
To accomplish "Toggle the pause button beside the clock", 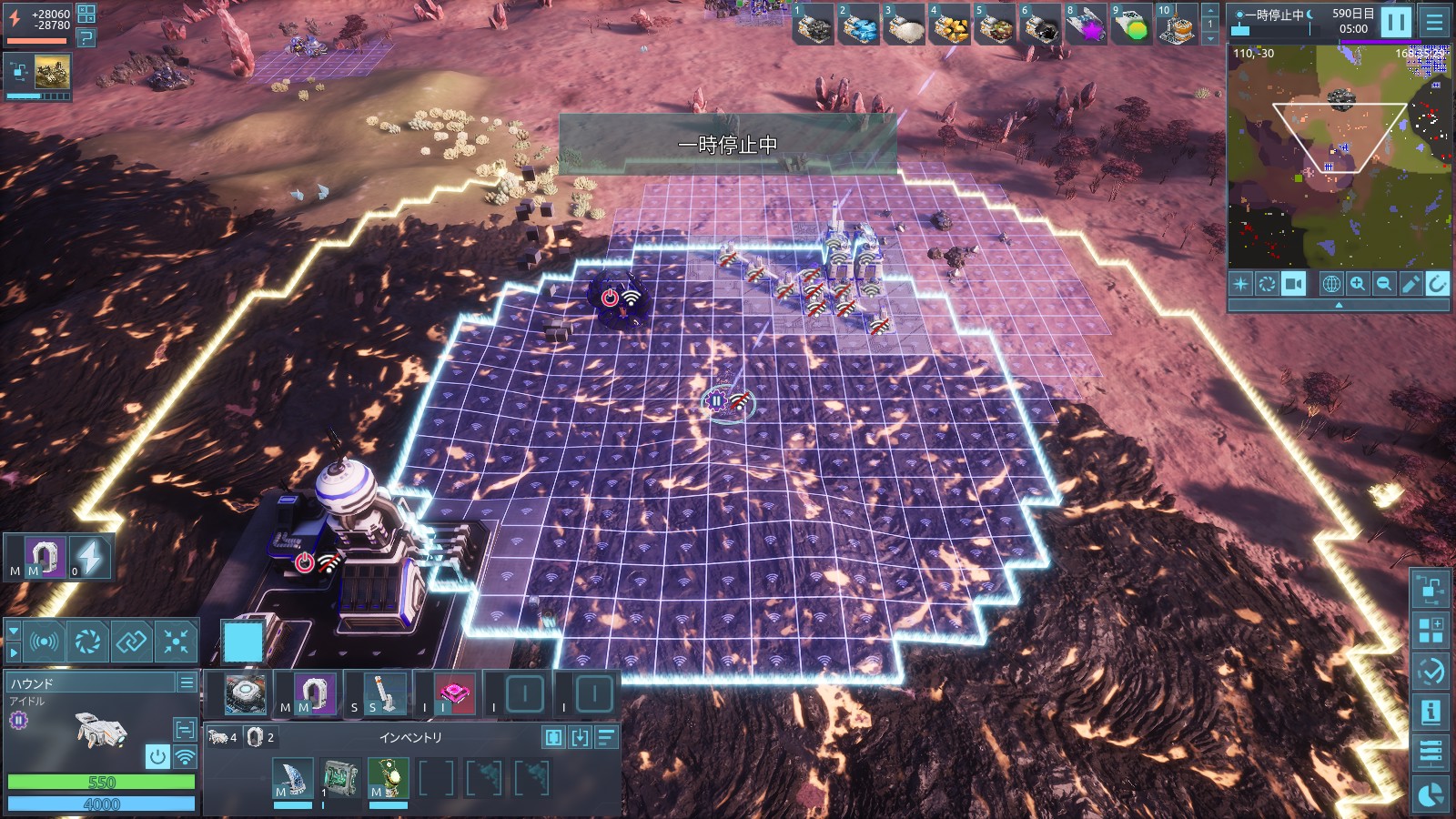I will [1395, 21].
